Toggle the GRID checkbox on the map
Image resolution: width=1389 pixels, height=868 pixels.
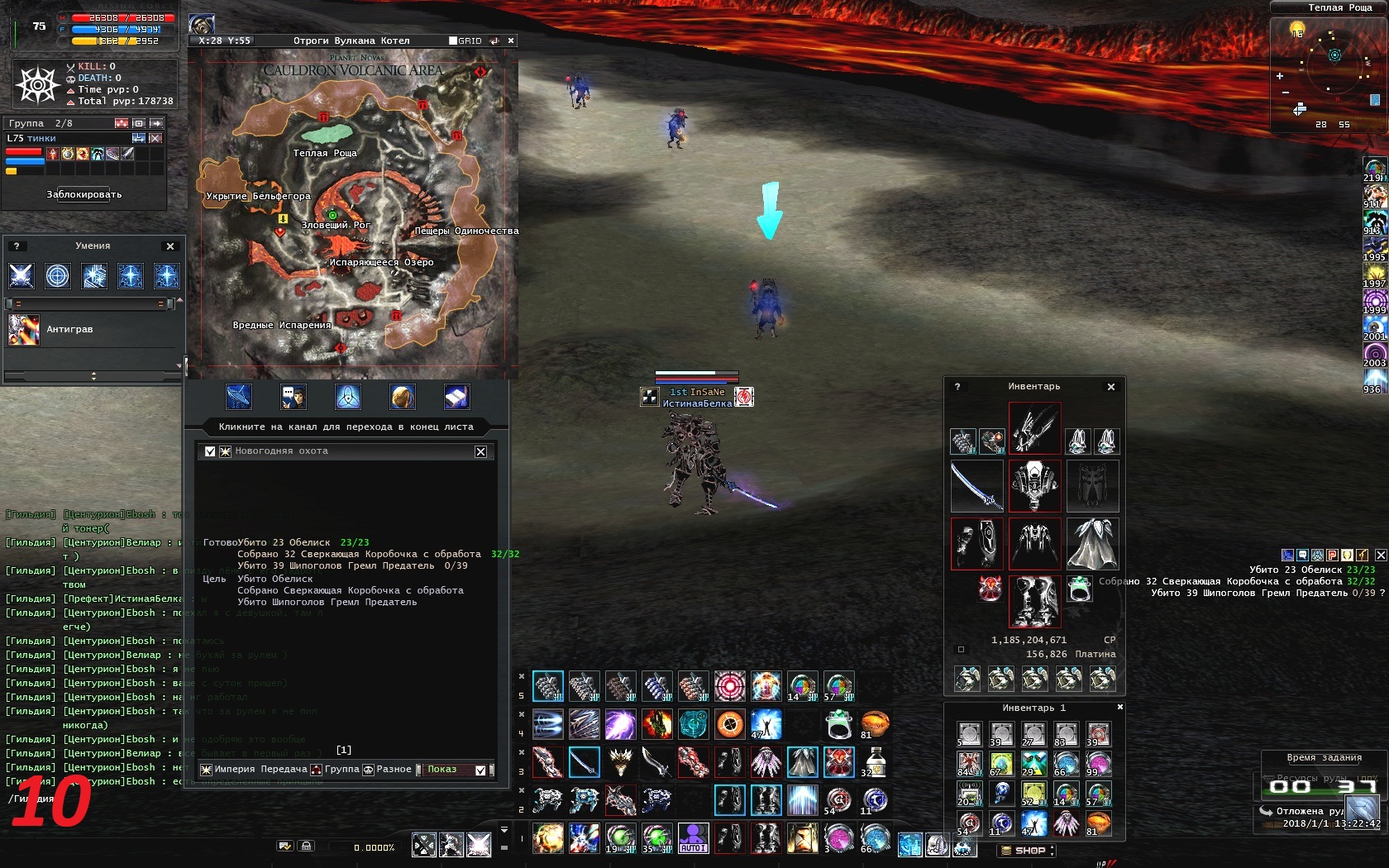point(453,41)
